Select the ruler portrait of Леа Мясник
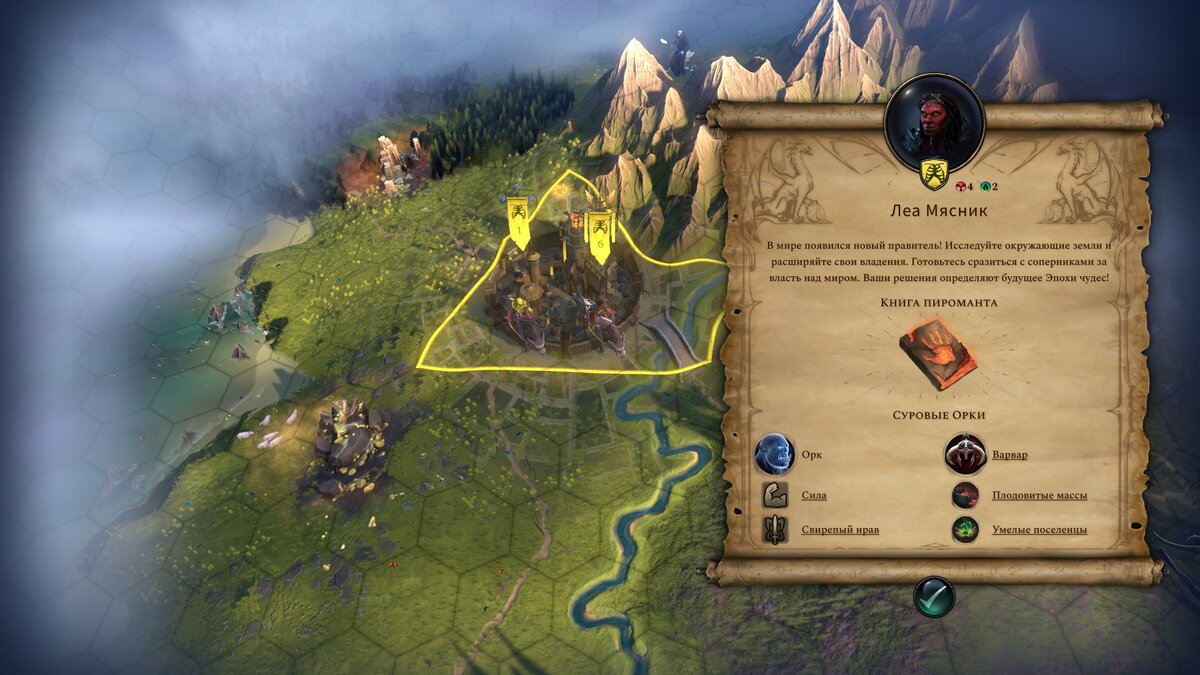Screen dimensions: 1200x675 935,122
